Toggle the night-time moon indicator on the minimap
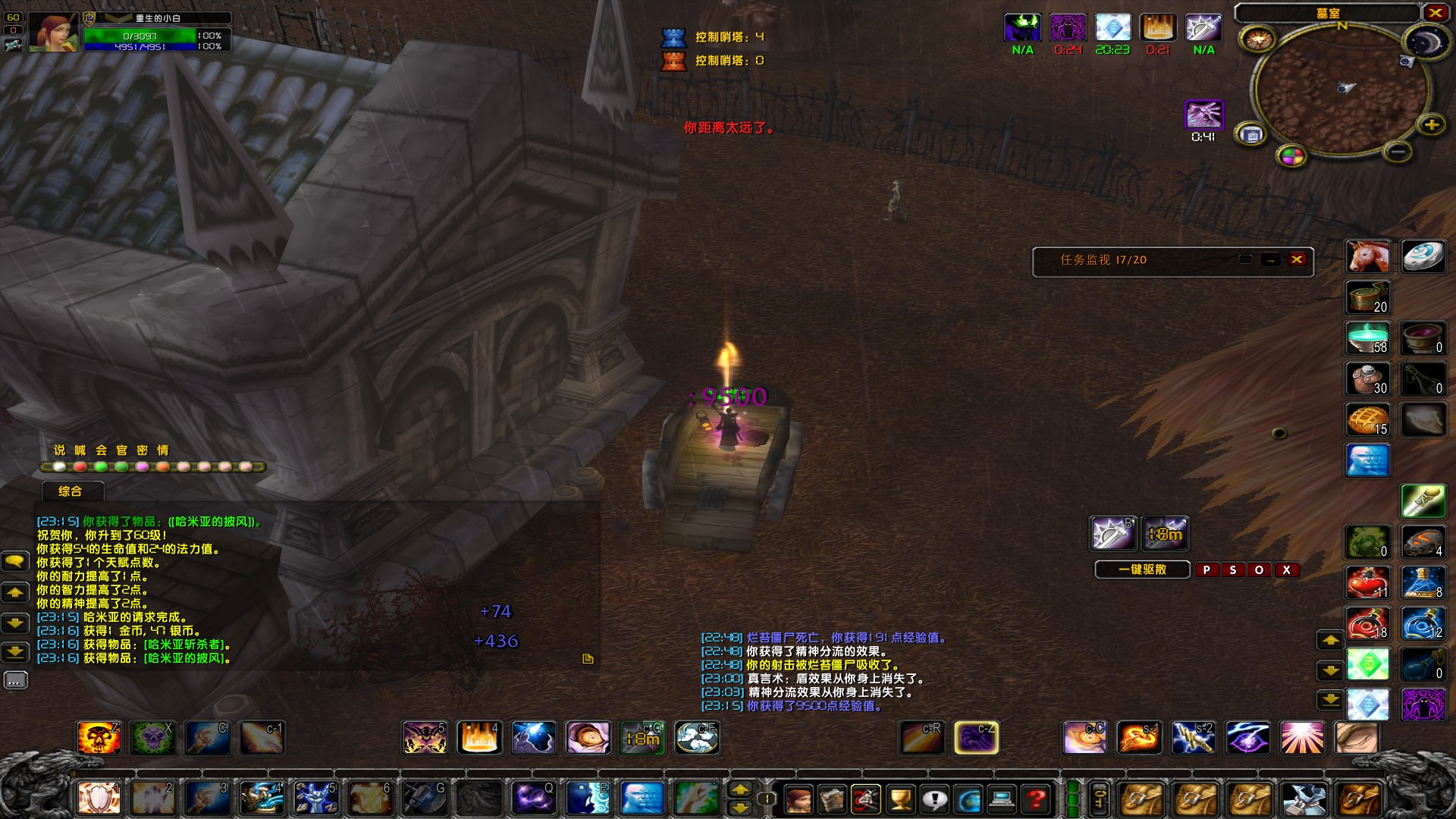 1426,42
